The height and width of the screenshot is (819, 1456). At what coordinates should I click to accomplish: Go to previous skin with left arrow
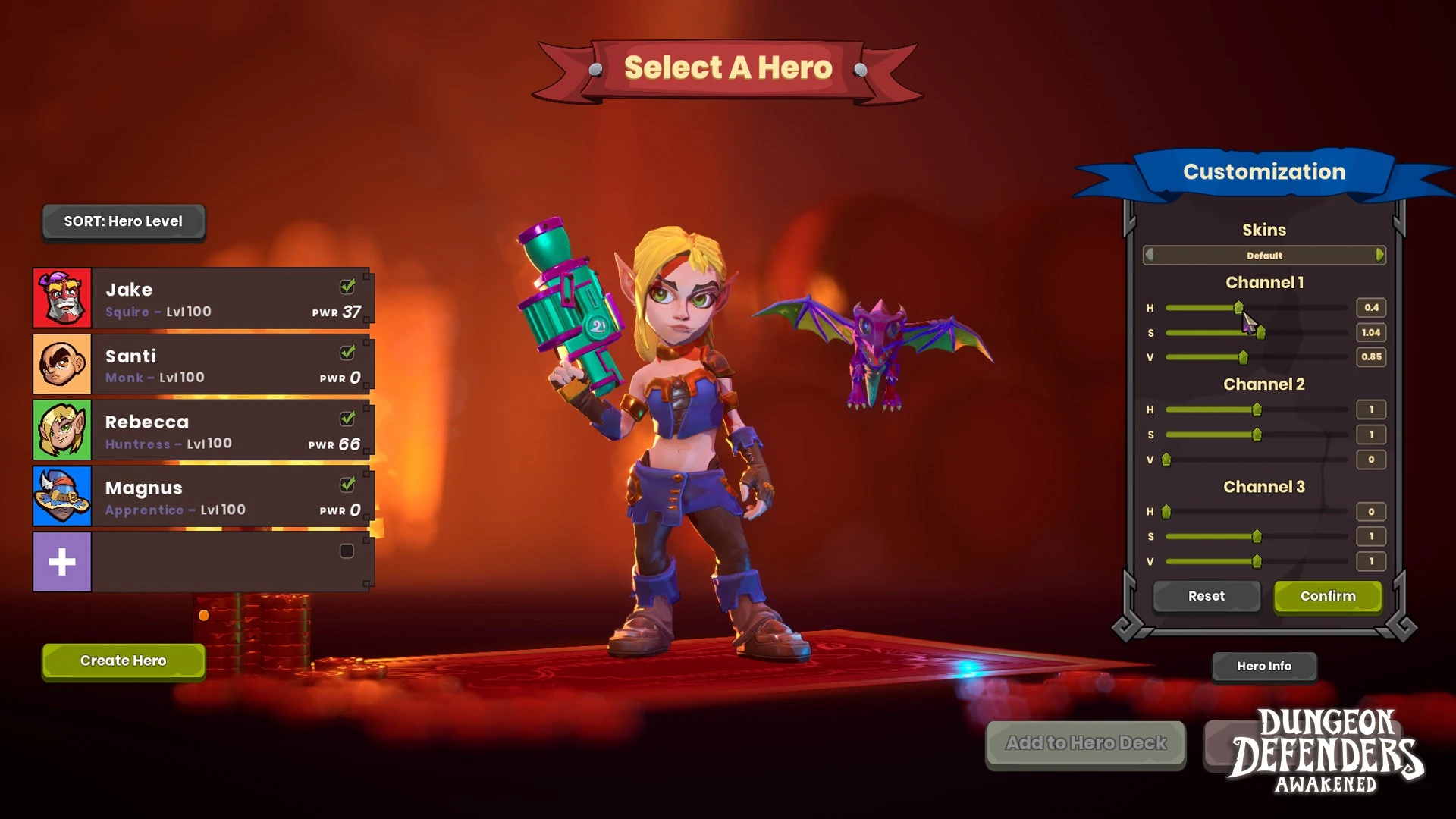(x=1150, y=256)
